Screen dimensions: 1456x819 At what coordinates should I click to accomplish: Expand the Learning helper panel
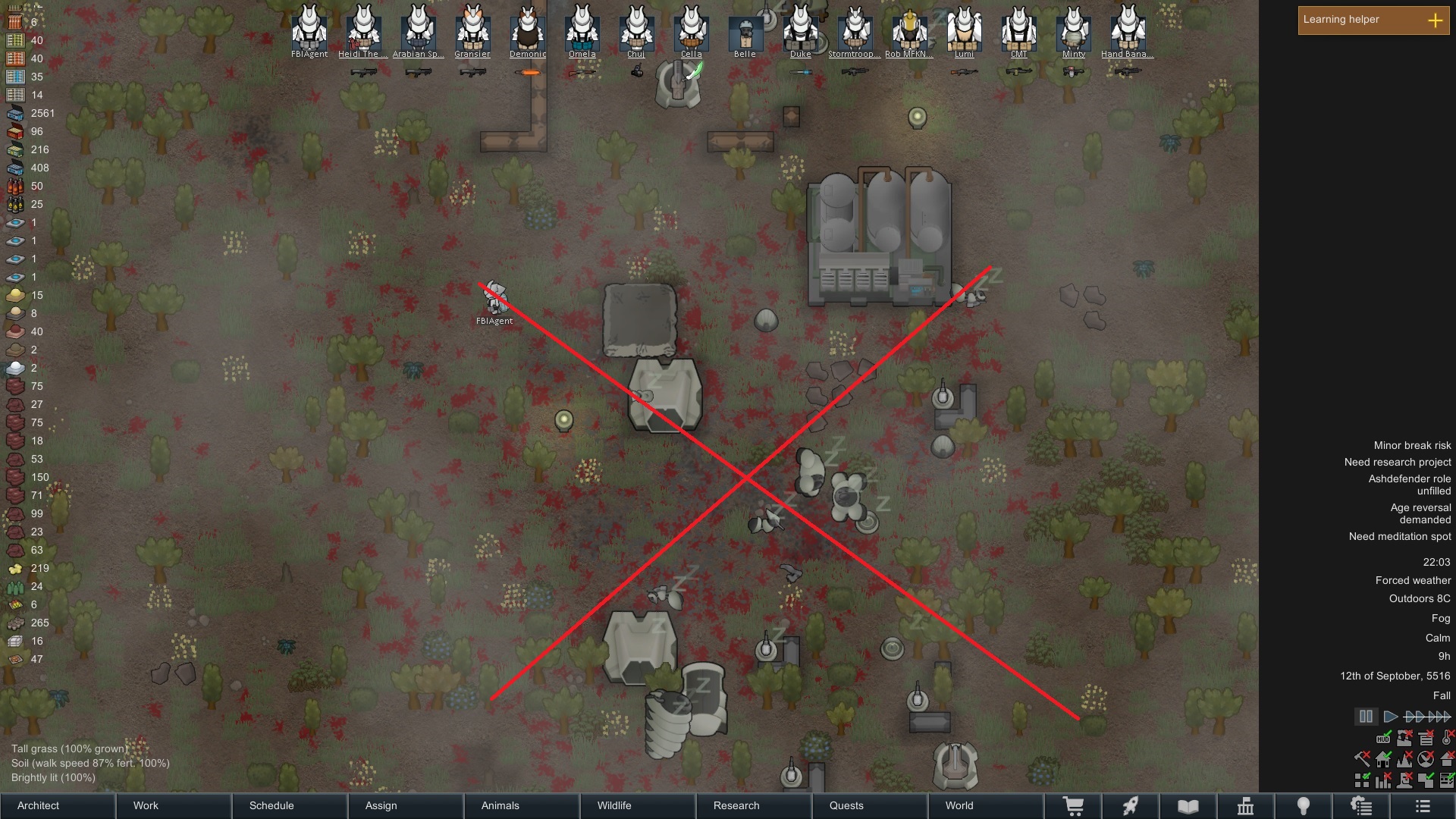coord(1436,21)
